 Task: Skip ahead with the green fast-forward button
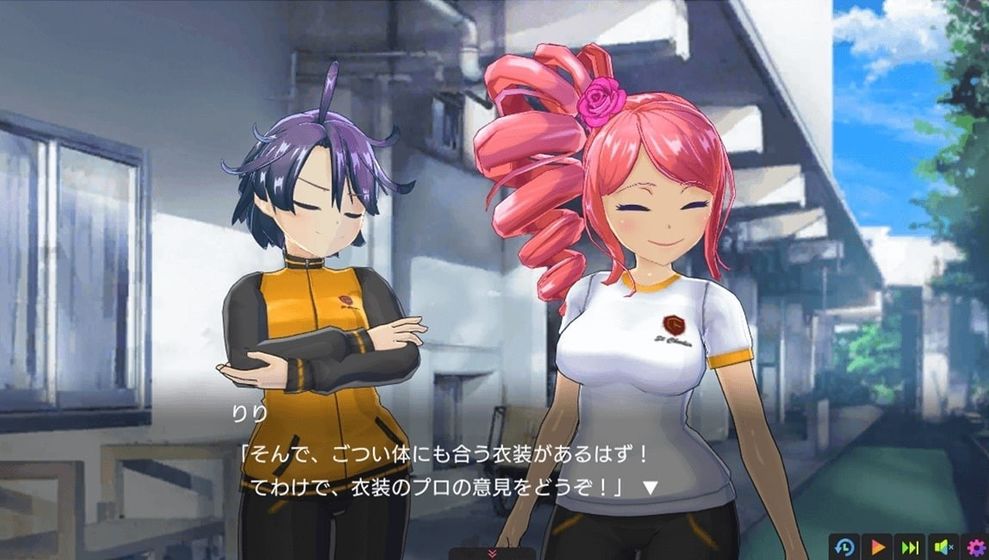tap(910, 547)
